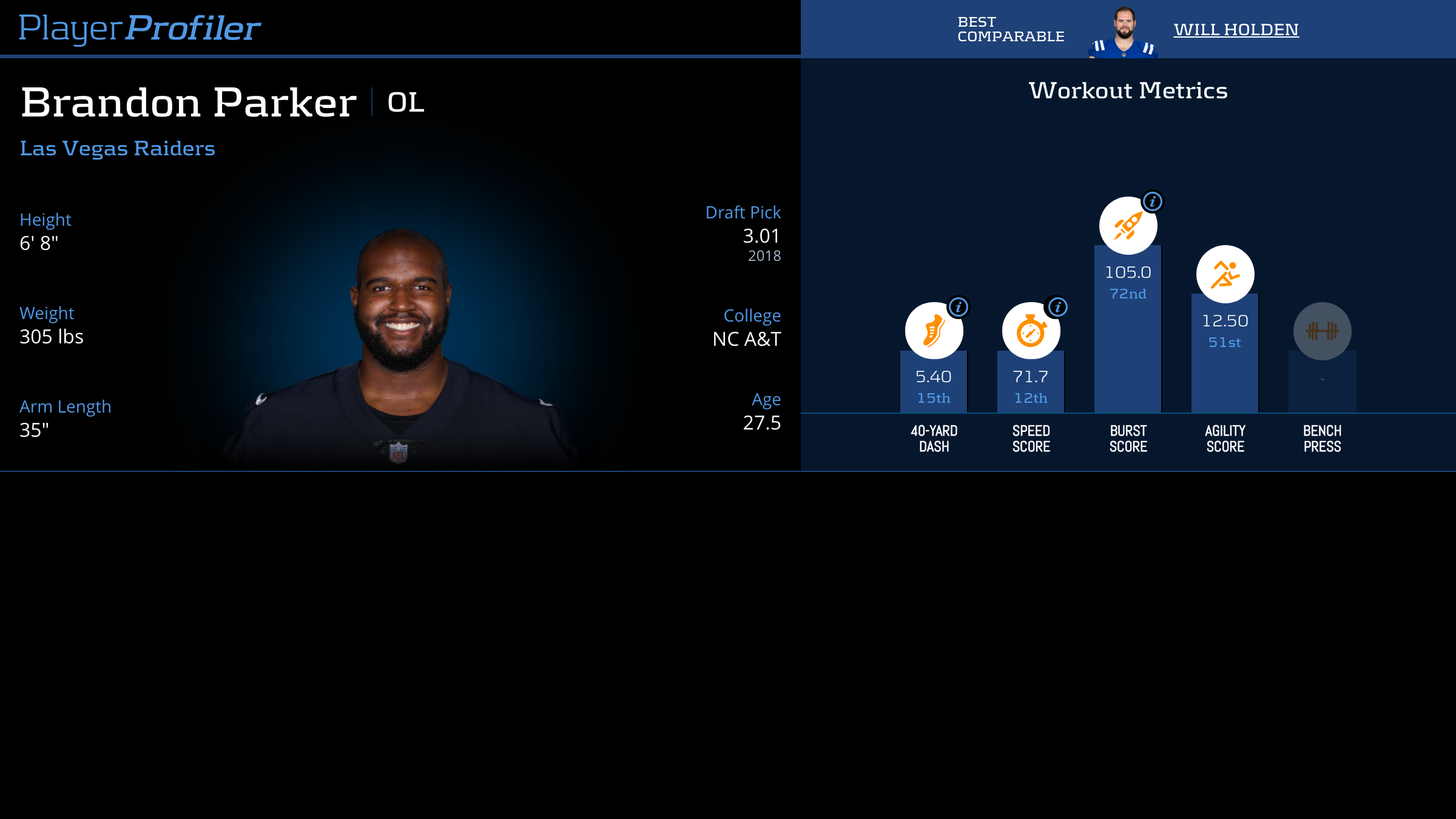The width and height of the screenshot is (1456, 819).
Task: Select the Bench Press barbell icon
Action: click(1322, 331)
